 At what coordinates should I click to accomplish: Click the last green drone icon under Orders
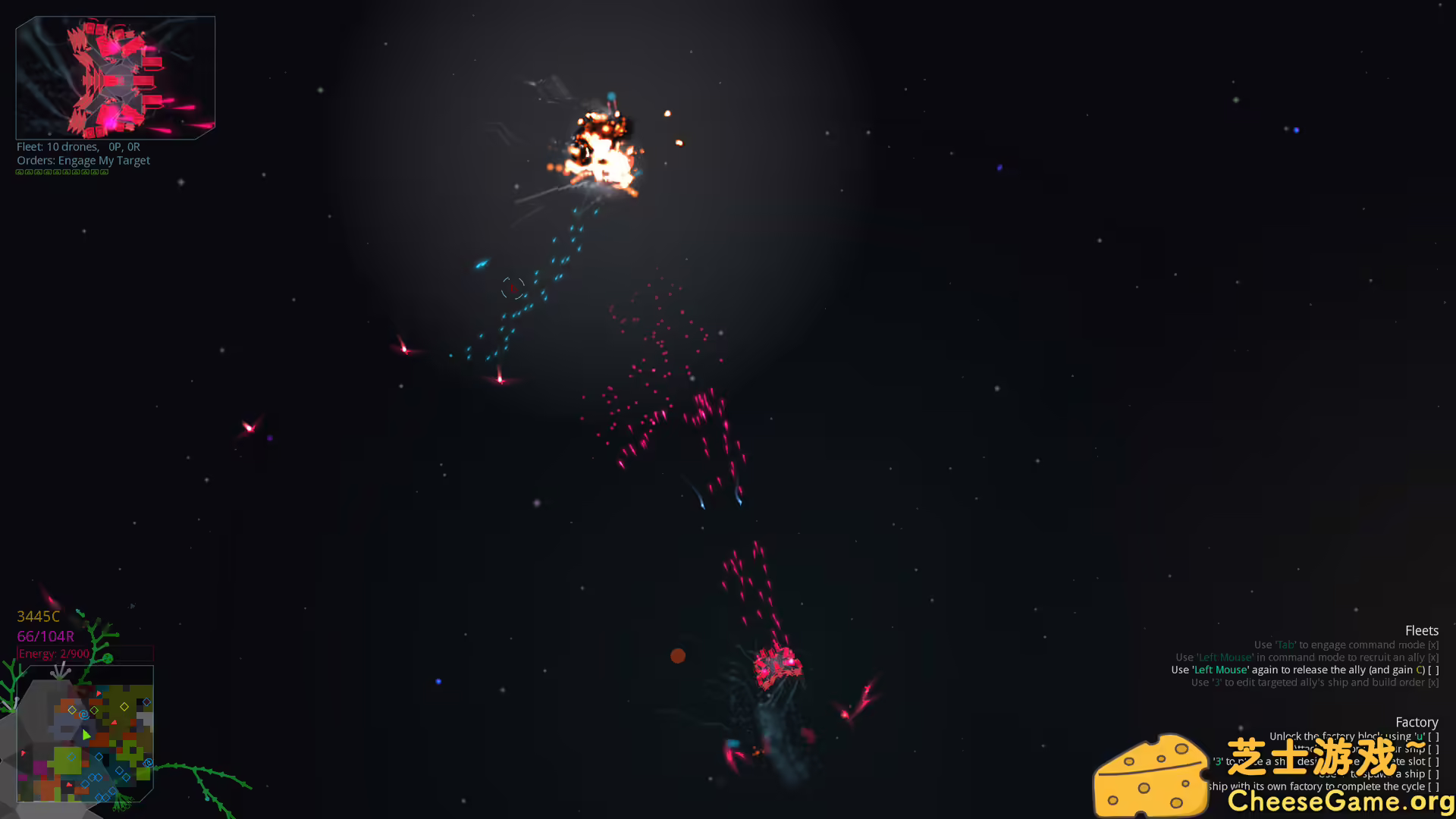tap(105, 172)
